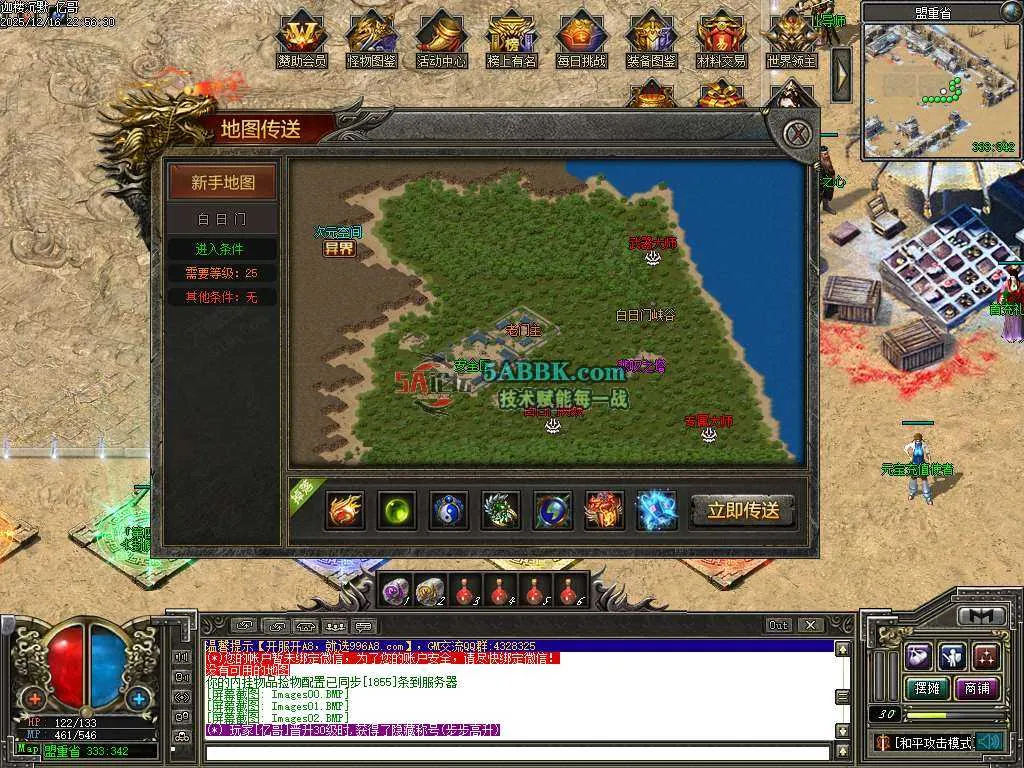1024x768 pixels.
Task: Open the 活动中心 event center
Action: (x=442, y=38)
